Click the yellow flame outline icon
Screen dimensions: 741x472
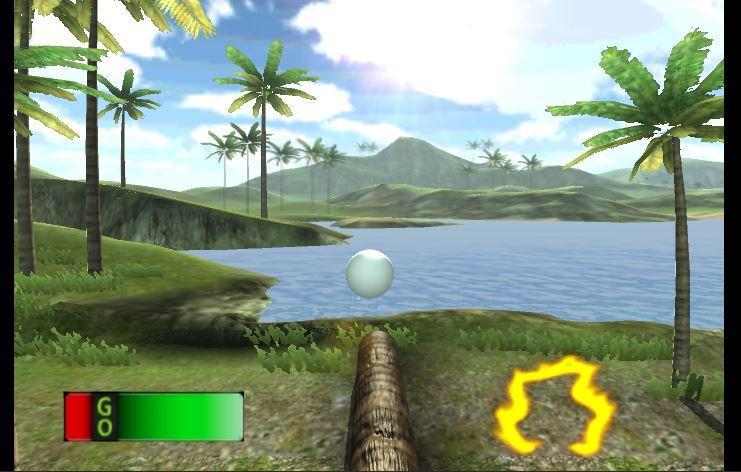tap(555, 405)
